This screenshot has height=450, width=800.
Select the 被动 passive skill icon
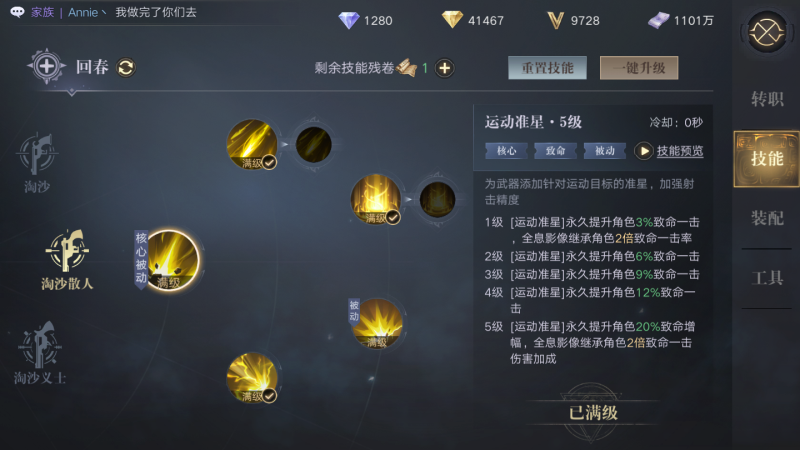click(x=377, y=323)
